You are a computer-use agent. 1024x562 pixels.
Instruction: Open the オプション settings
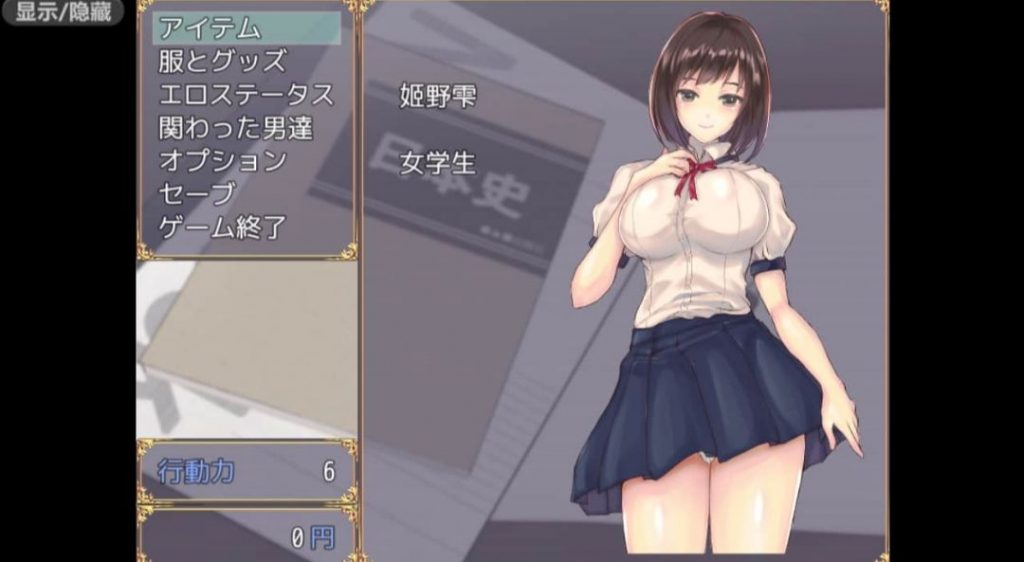point(223,160)
